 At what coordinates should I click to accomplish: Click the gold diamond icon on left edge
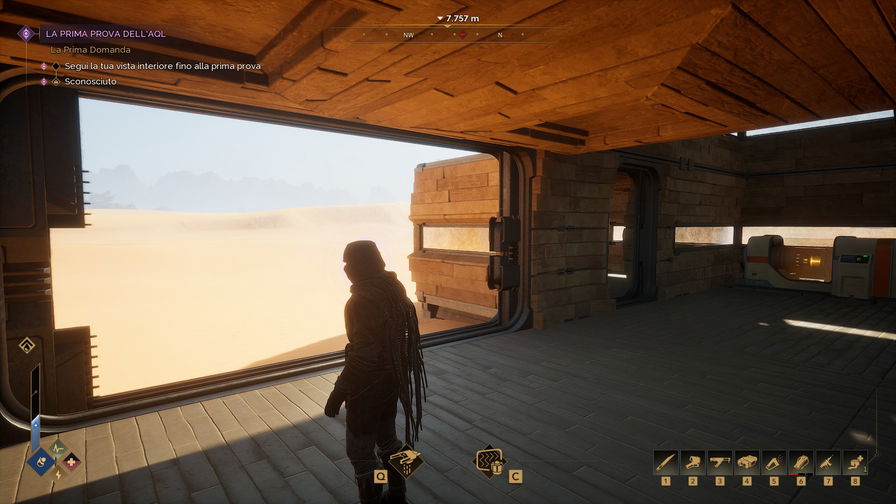27,345
